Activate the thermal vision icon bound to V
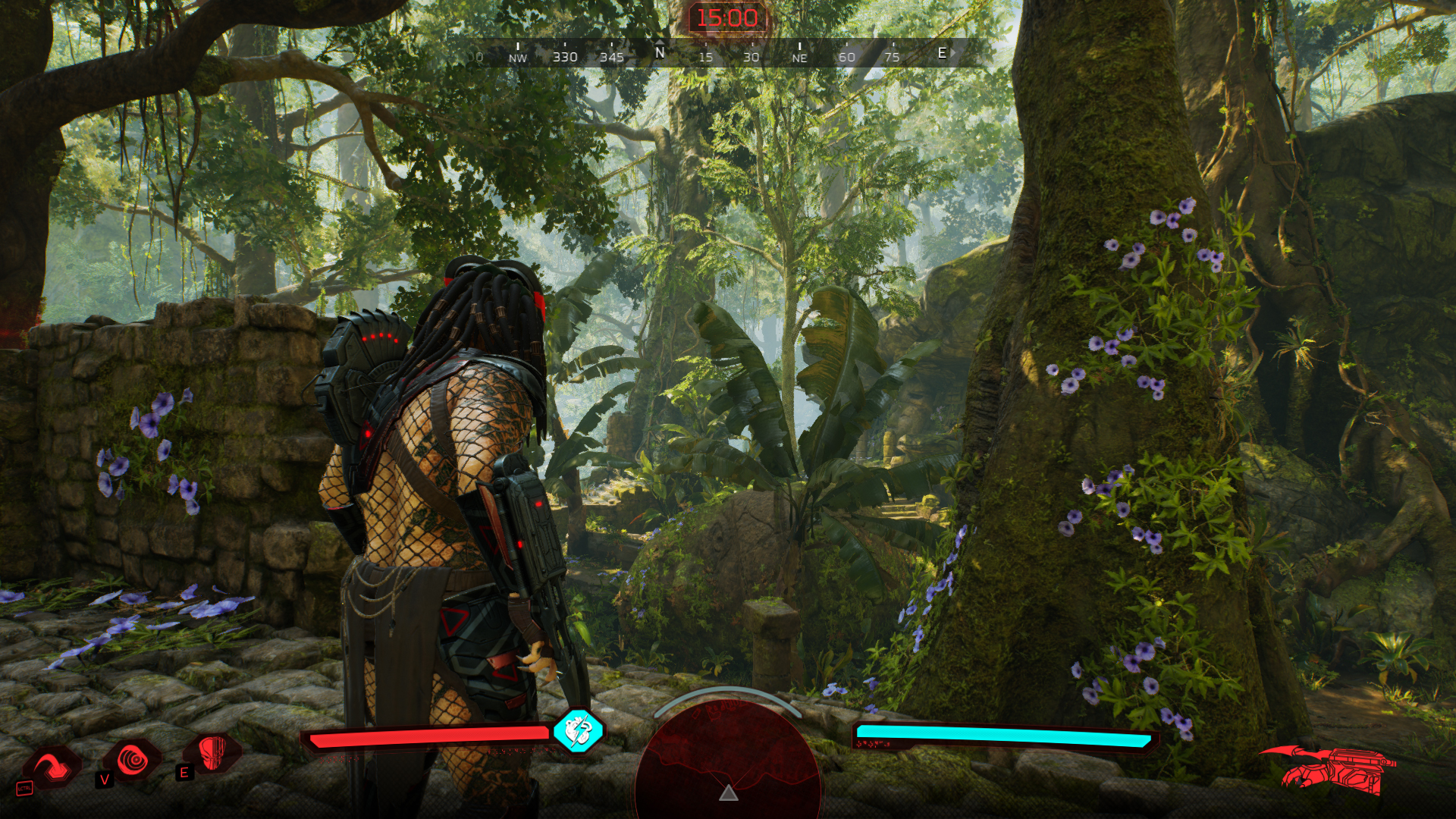 (133, 760)
